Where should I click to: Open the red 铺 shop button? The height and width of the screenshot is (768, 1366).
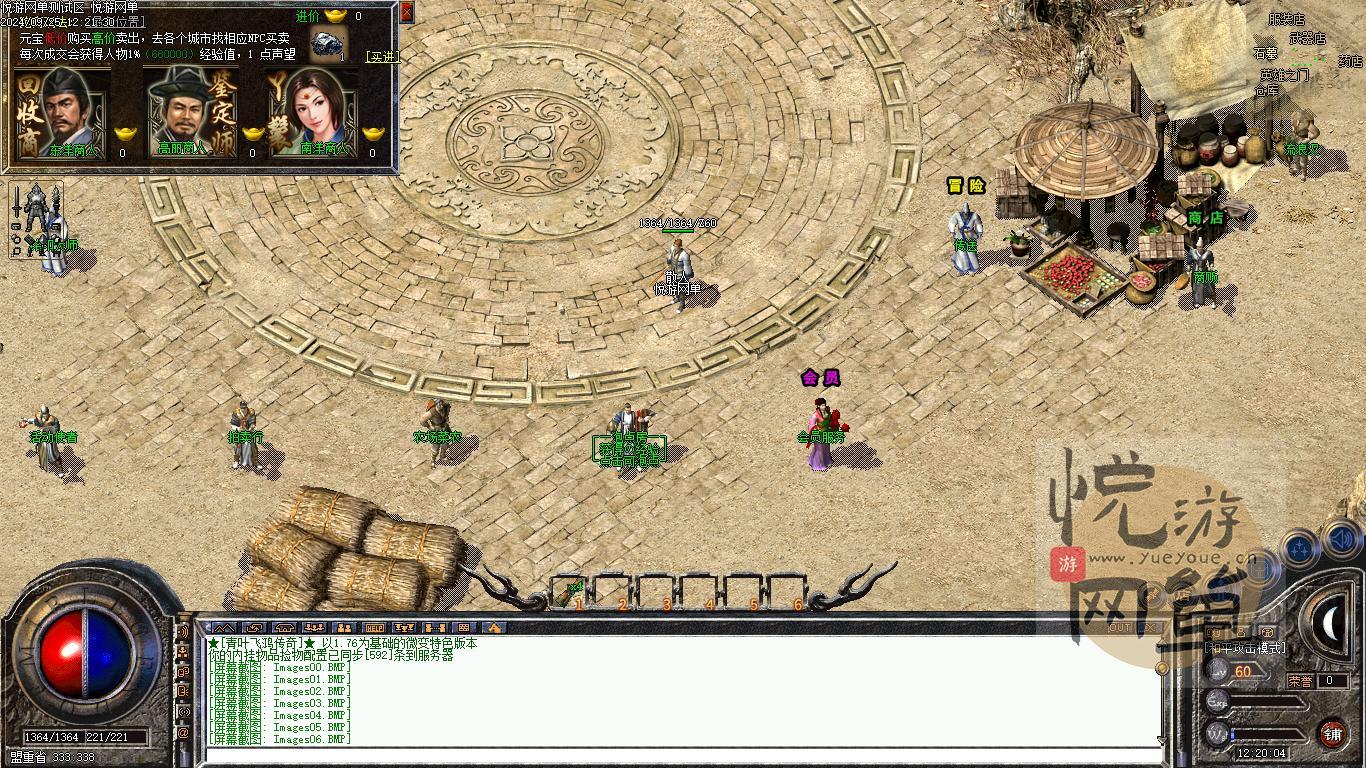tap(1332, 735)
